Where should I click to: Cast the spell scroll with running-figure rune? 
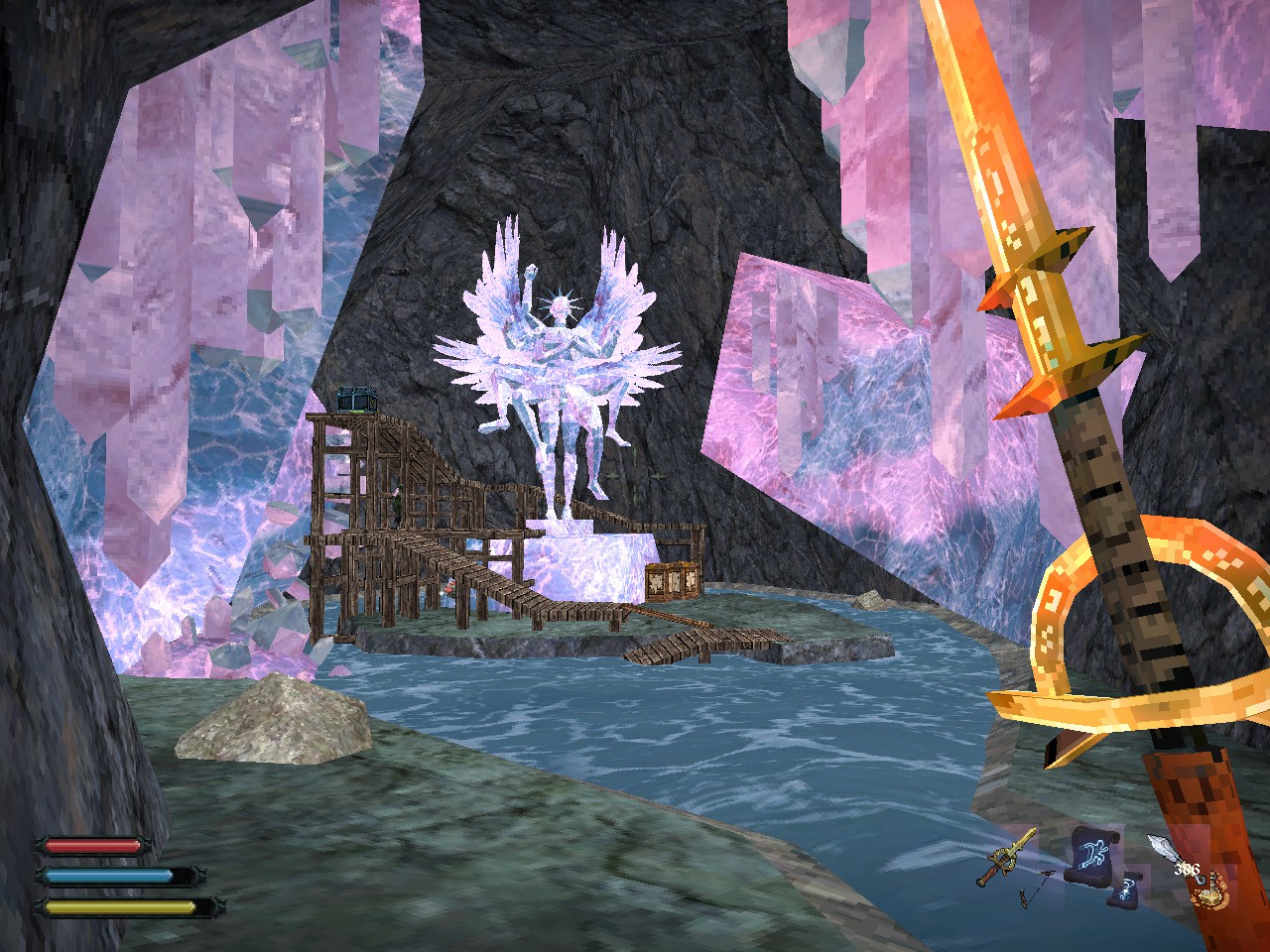(x=1091, y=857)
